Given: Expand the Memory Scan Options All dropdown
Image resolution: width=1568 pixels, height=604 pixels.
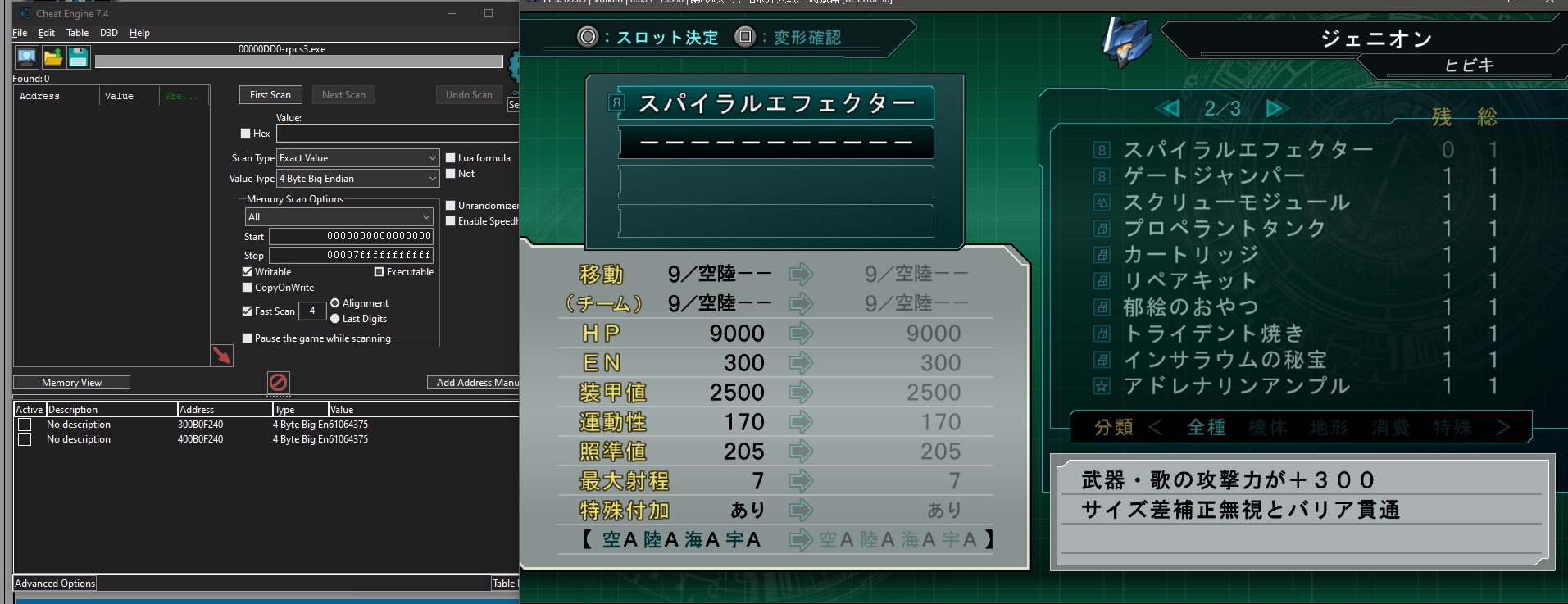Looking at the screenshot, I should coord(425,216).
